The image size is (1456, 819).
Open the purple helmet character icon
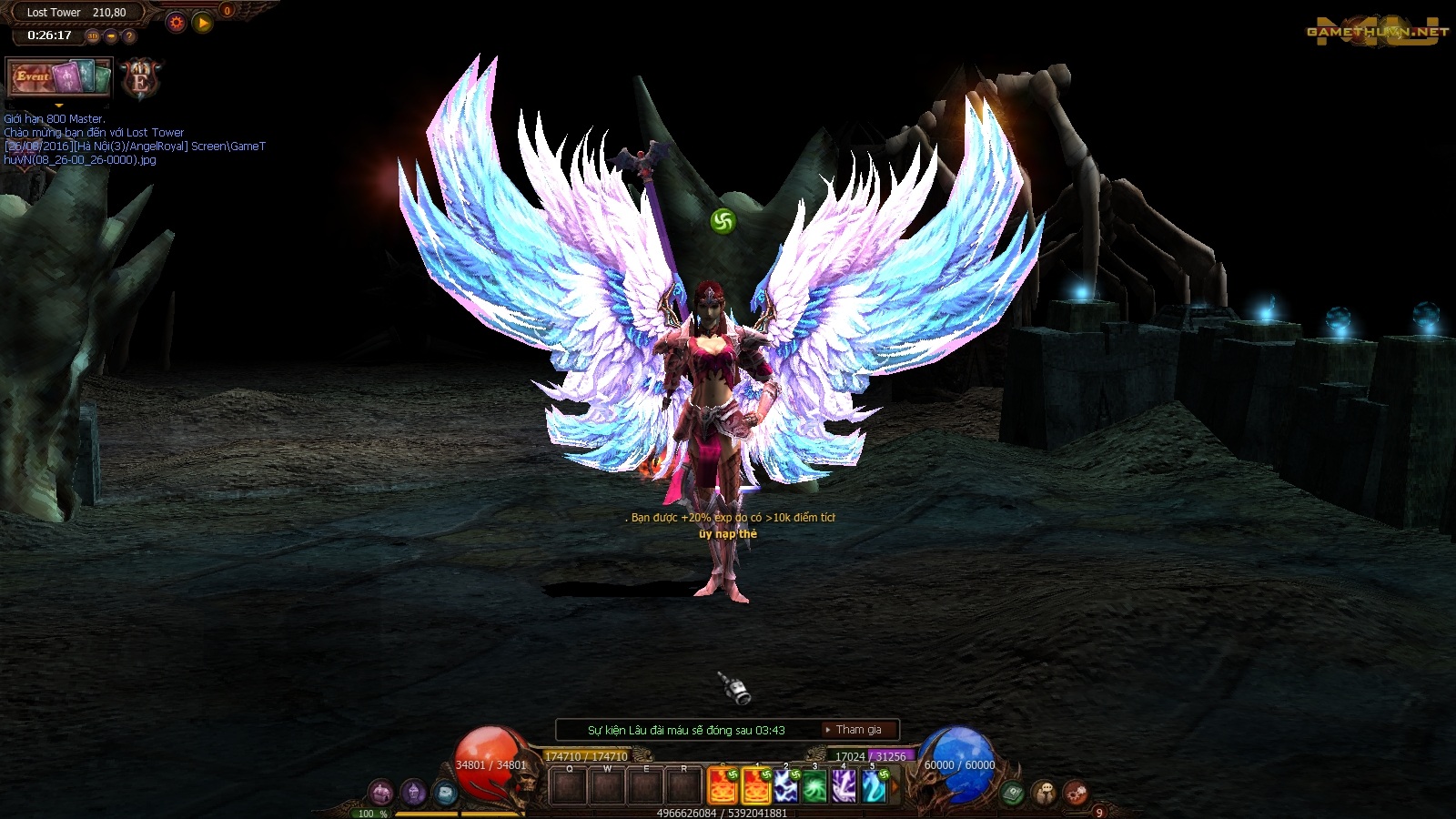click(x=413, y=793)
